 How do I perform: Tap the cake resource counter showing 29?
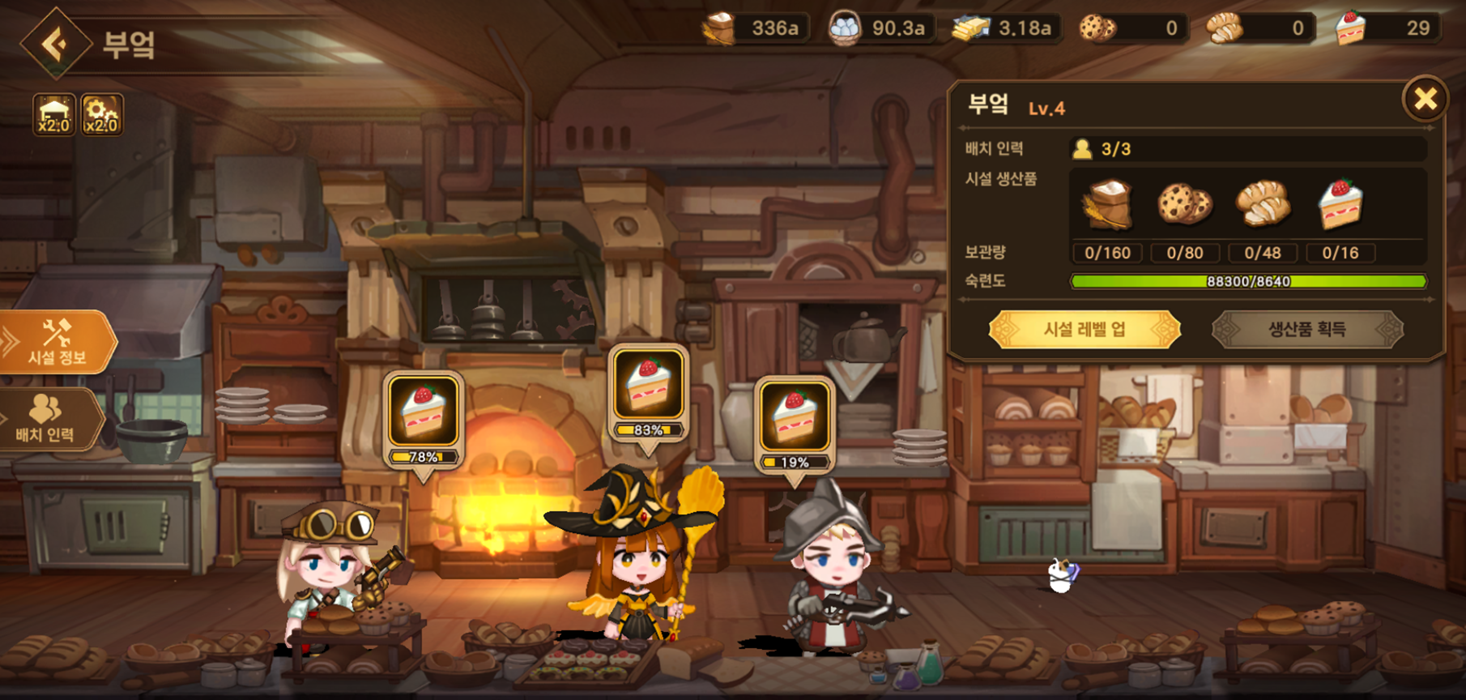click(x=1388, y=28)
